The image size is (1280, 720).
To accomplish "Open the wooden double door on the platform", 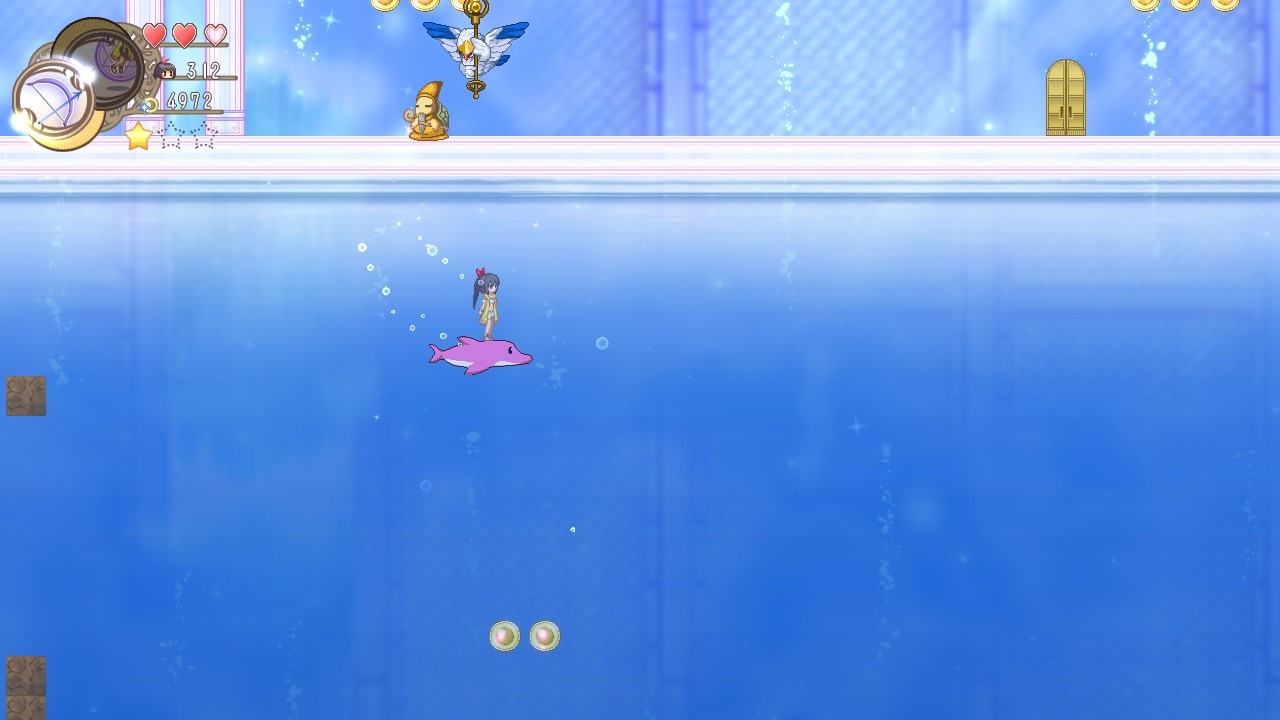I will click(1066, 97).
